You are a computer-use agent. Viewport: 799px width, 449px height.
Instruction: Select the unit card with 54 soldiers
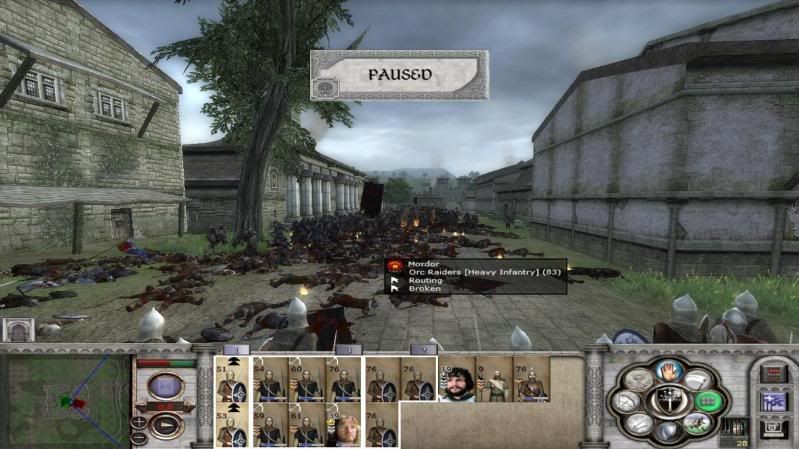coord(269,380)
